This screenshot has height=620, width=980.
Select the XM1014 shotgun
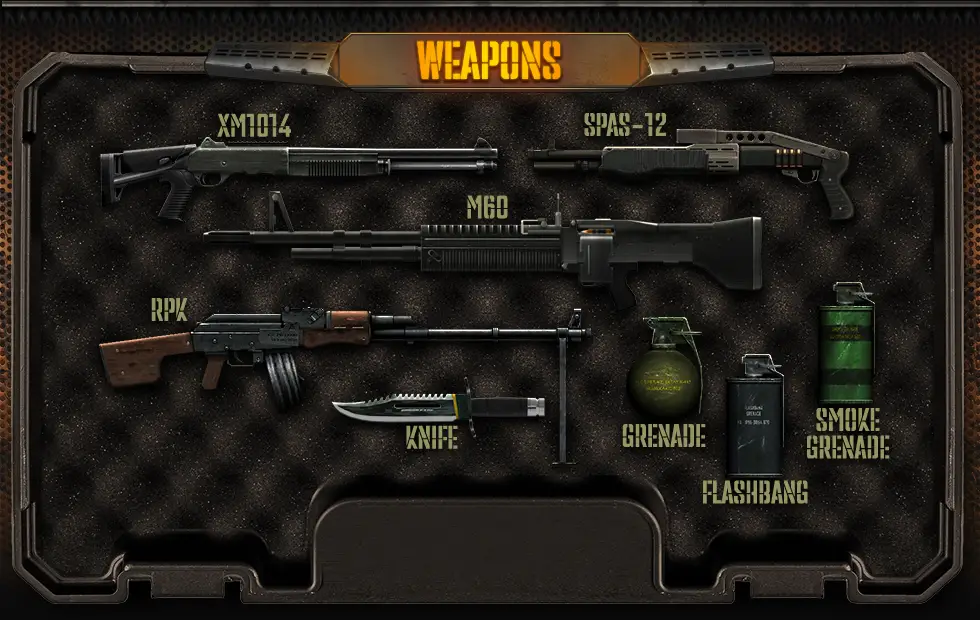click(x=300, y=164)
